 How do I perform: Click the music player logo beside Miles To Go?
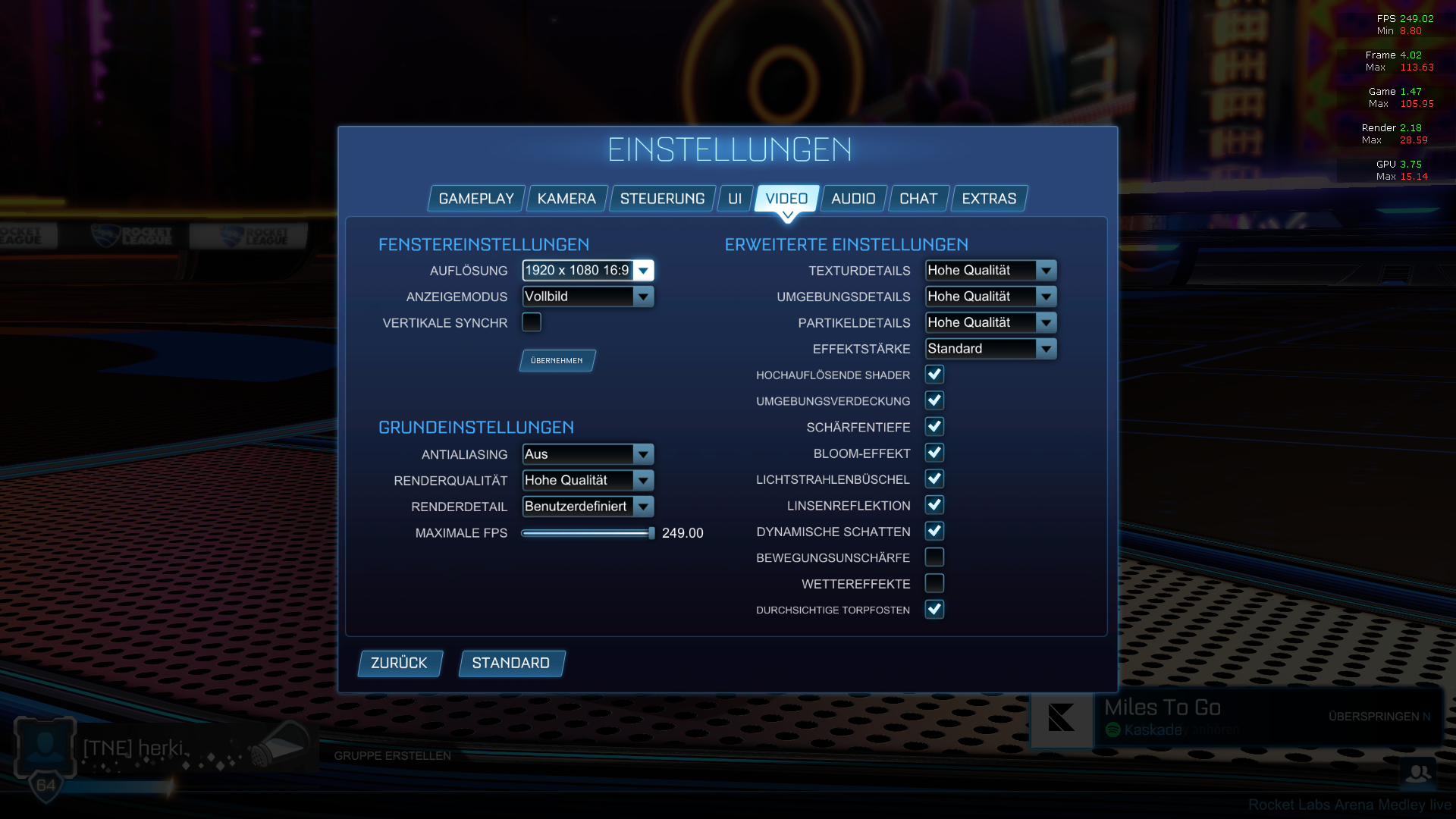click(x=1062, y=719)
